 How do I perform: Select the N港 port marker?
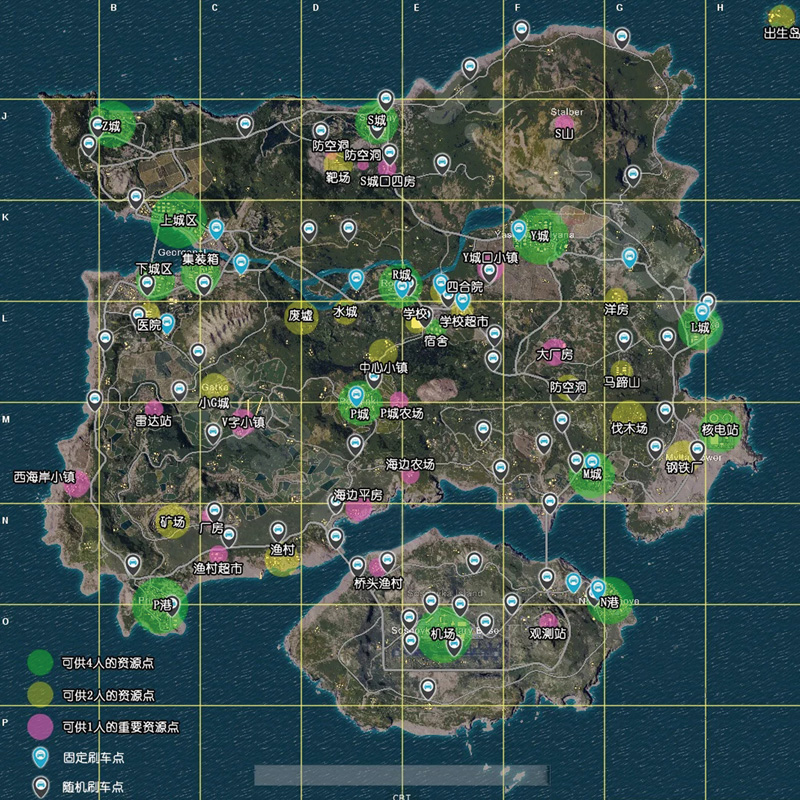(x=609, y=601)
